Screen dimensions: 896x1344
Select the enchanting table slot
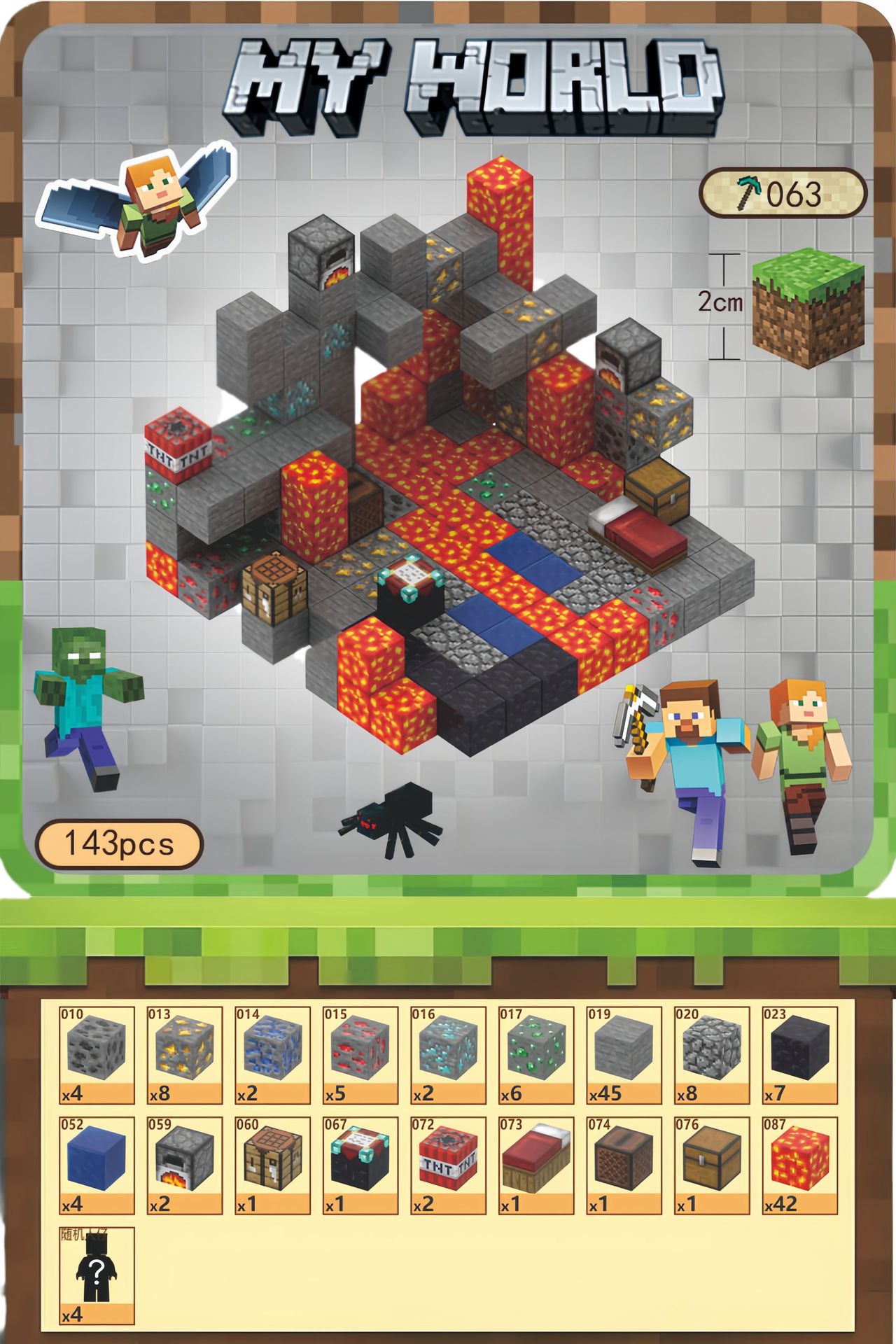pyautogui.click(x=360, y=1165)
